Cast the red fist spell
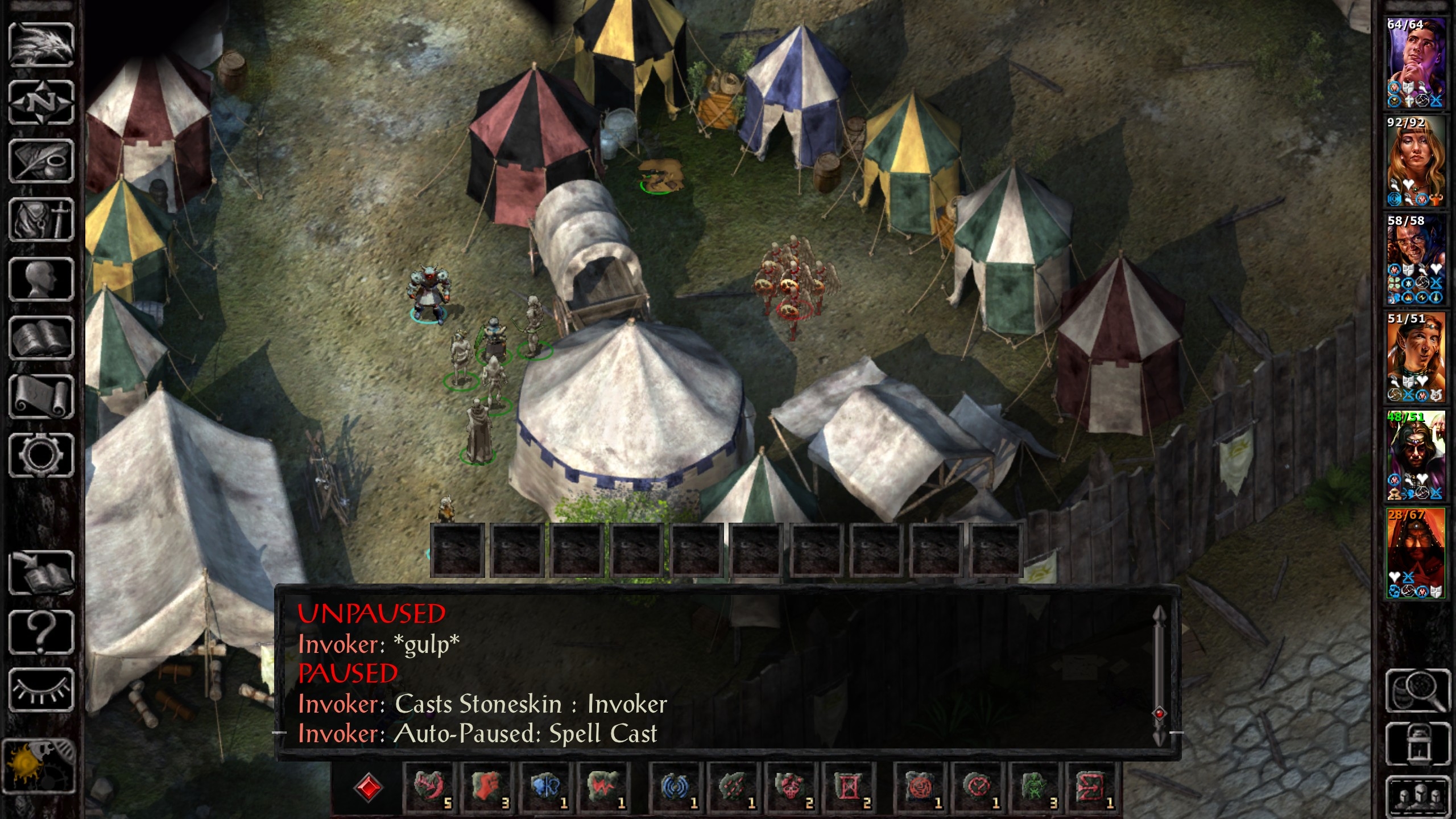1456x819 pixels. 487,788
